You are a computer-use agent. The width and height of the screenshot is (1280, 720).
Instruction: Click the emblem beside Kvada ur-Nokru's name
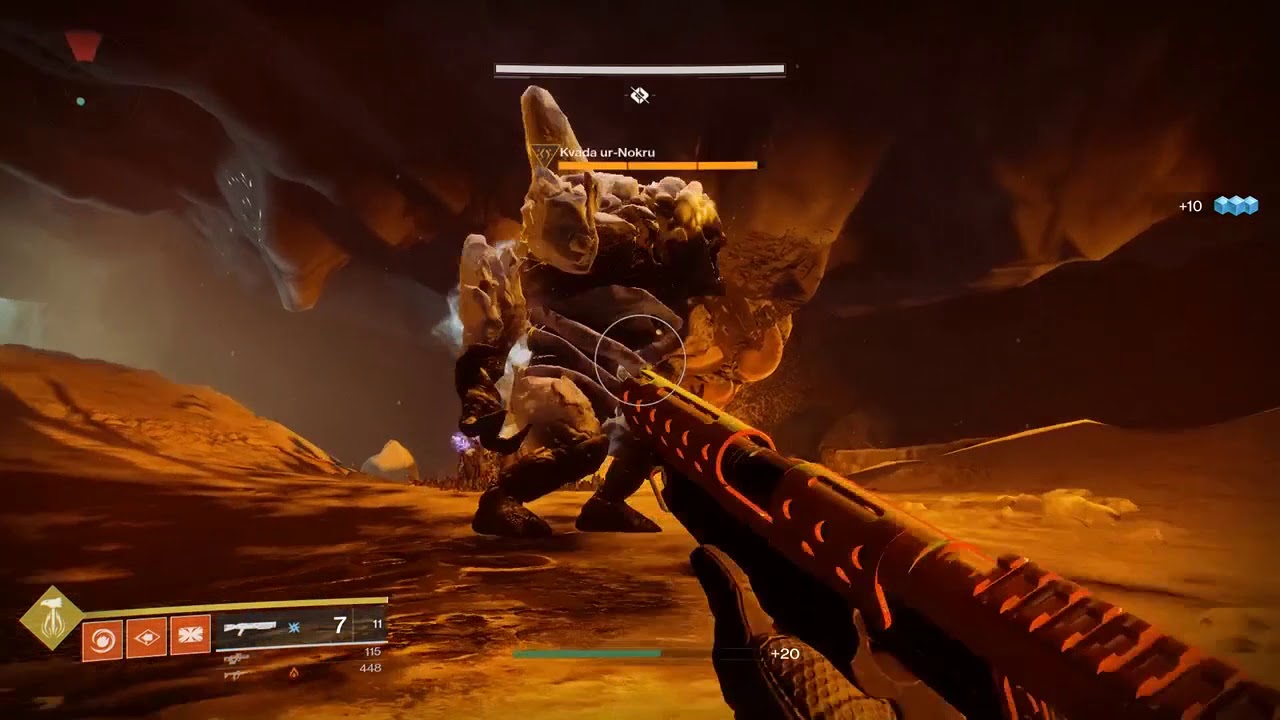tap(544, 155)
